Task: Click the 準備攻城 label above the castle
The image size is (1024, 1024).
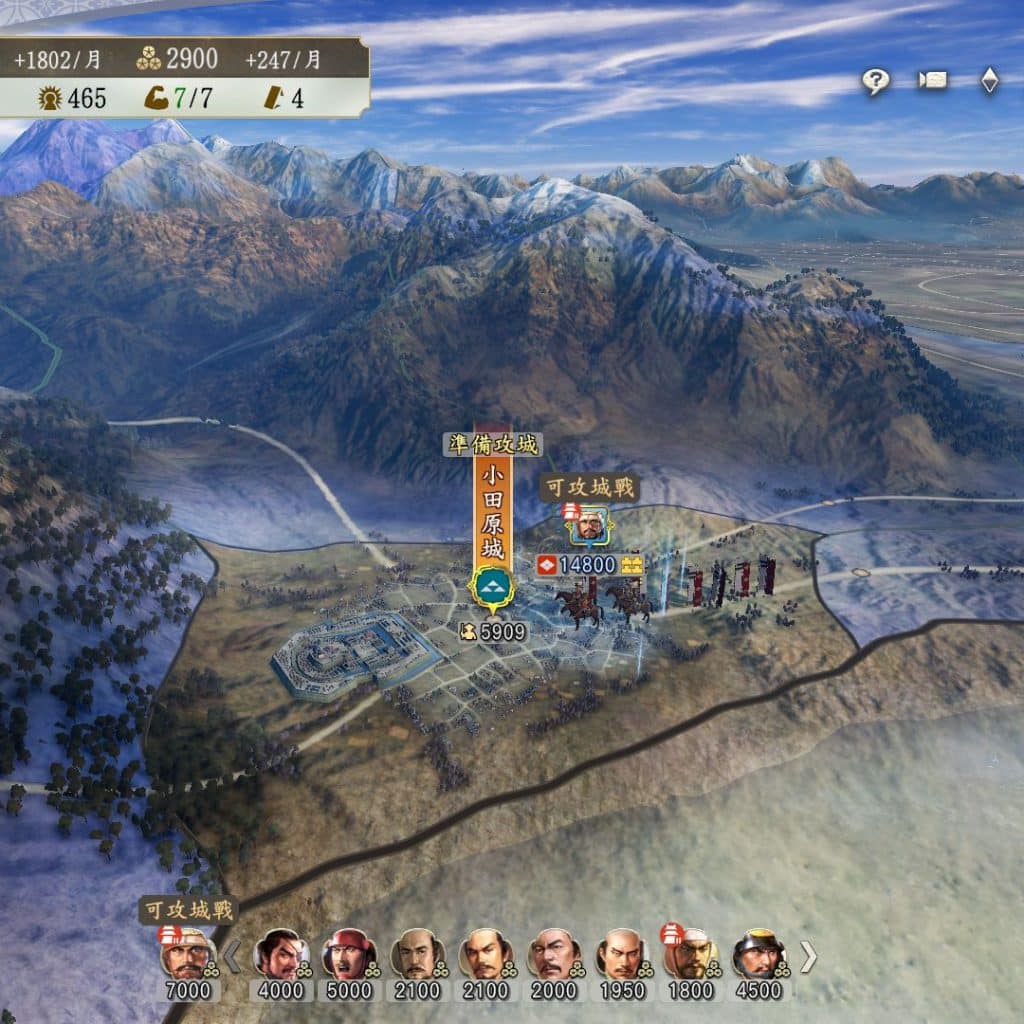Action: pyautogui.click(x=492, y=445)
